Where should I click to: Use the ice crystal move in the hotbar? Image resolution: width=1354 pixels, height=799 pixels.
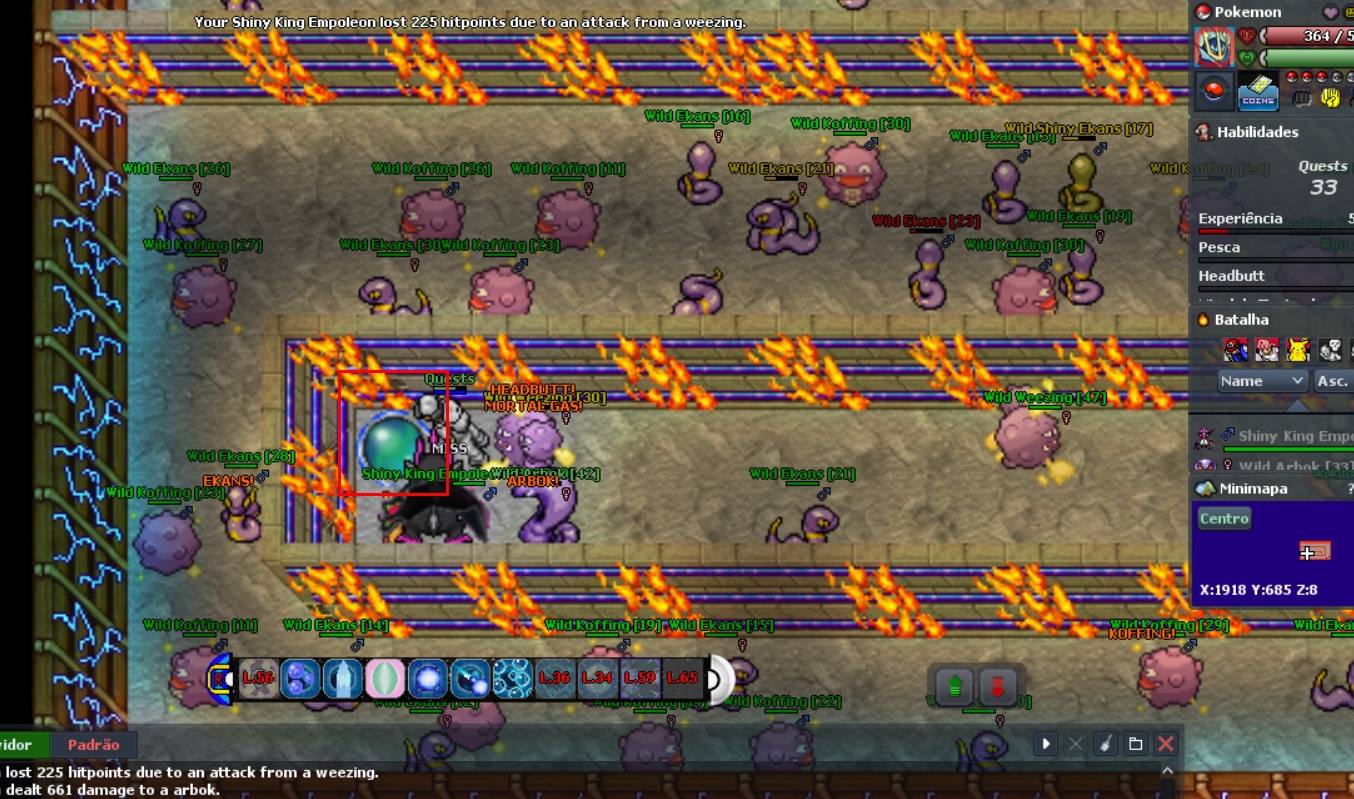click(342, 678)
